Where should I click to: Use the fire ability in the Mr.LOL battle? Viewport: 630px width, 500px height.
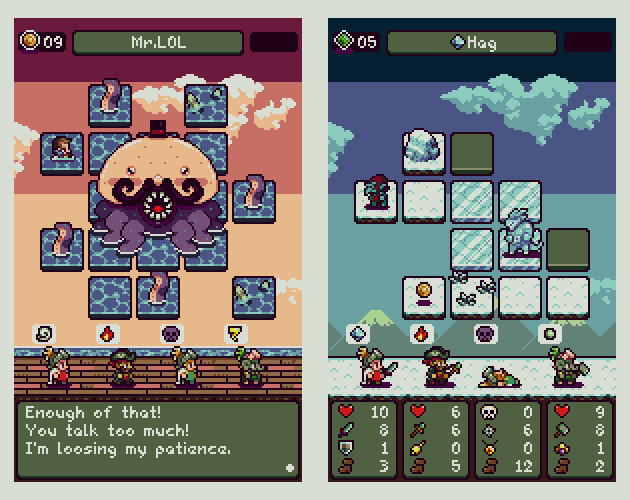pyautogui.click(x=106, y=333)
